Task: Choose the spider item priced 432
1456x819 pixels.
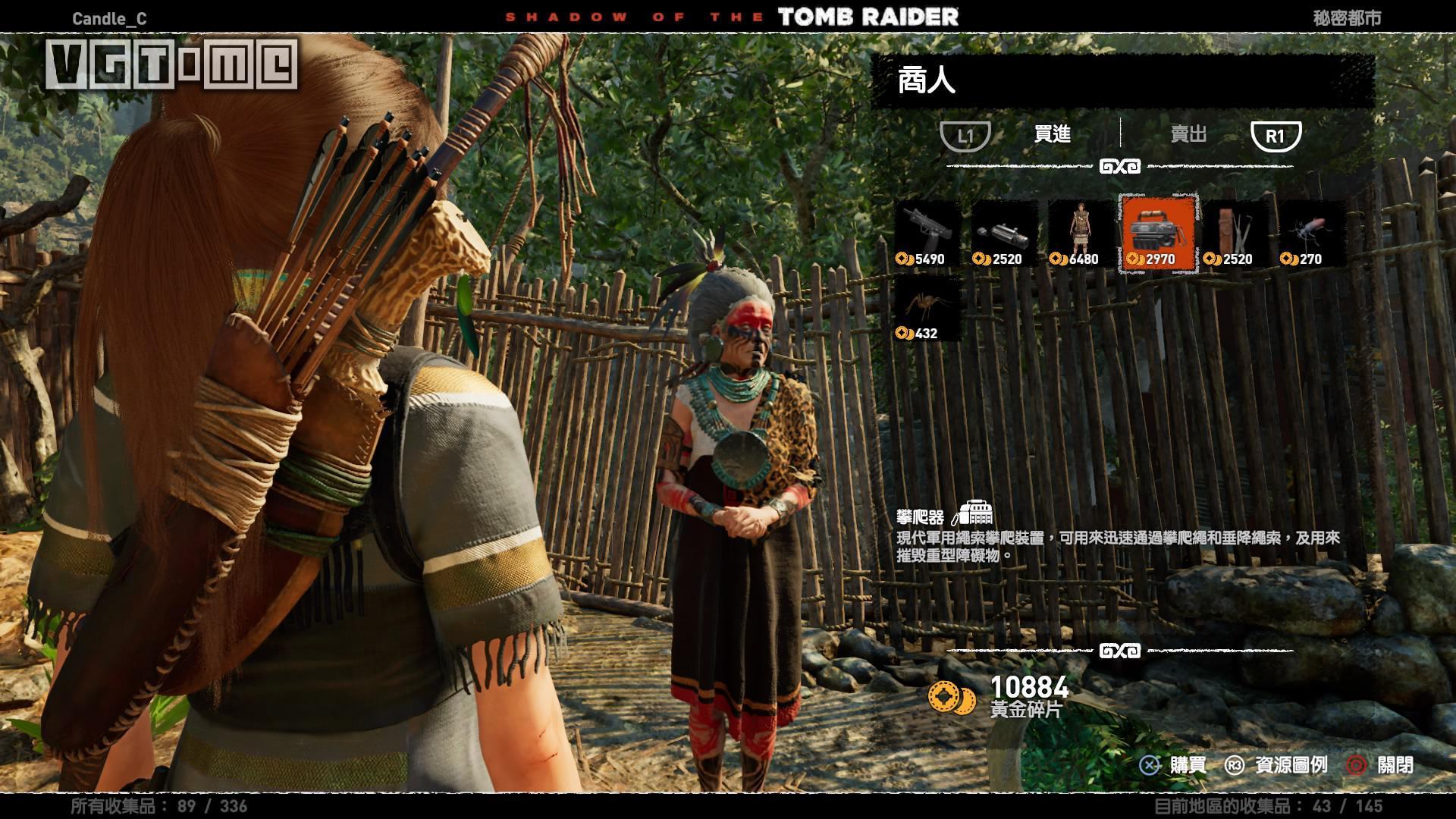Action: [928, 308]
